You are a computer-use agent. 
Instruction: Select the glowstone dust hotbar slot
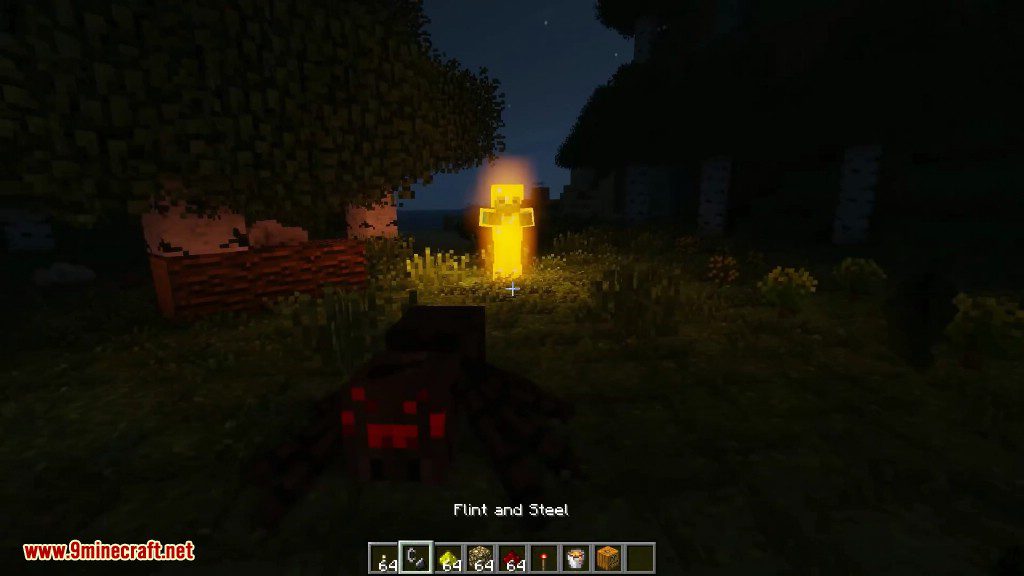pyautogui.click(x=447, y=557)
